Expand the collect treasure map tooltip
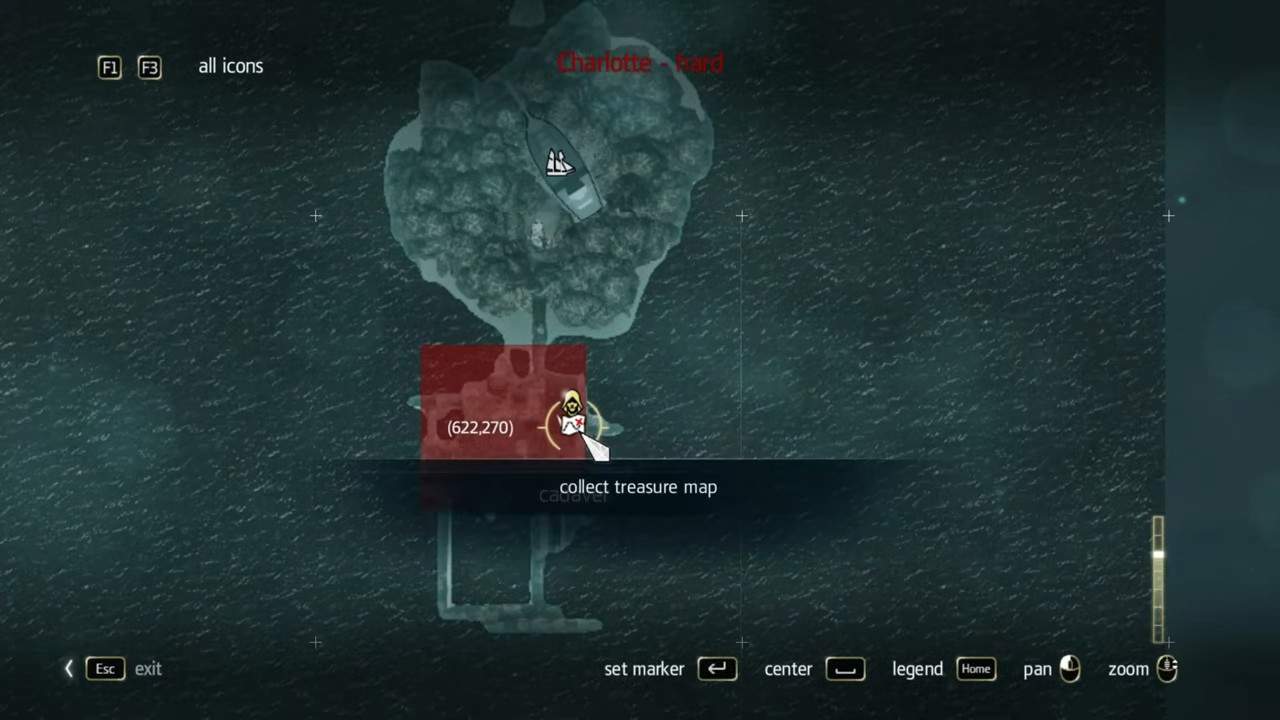The width and height of the screenshot is (1280, 720). tap(638, 487)
